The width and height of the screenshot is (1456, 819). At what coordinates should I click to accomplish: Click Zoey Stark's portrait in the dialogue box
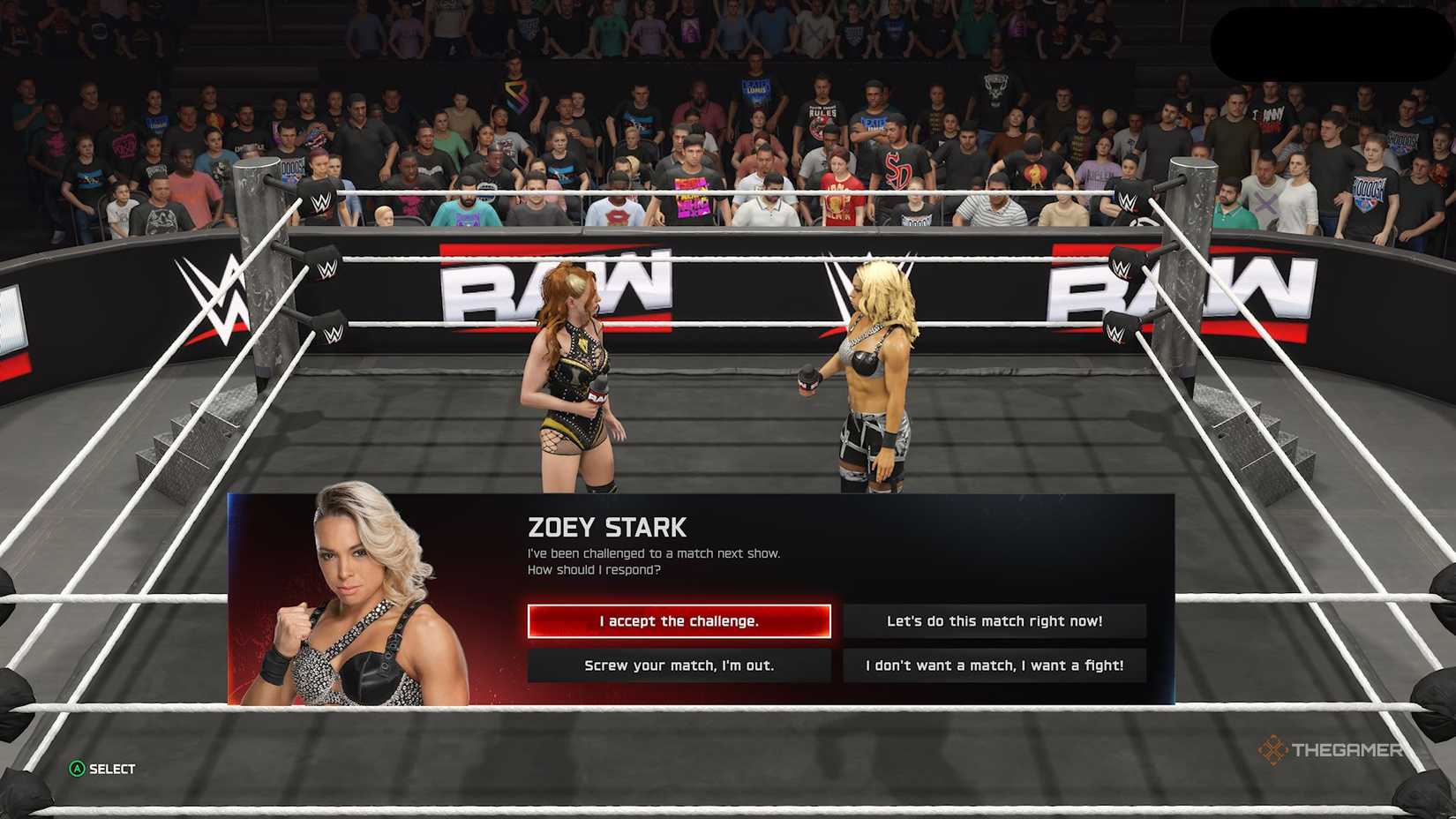tap(353, 591)
